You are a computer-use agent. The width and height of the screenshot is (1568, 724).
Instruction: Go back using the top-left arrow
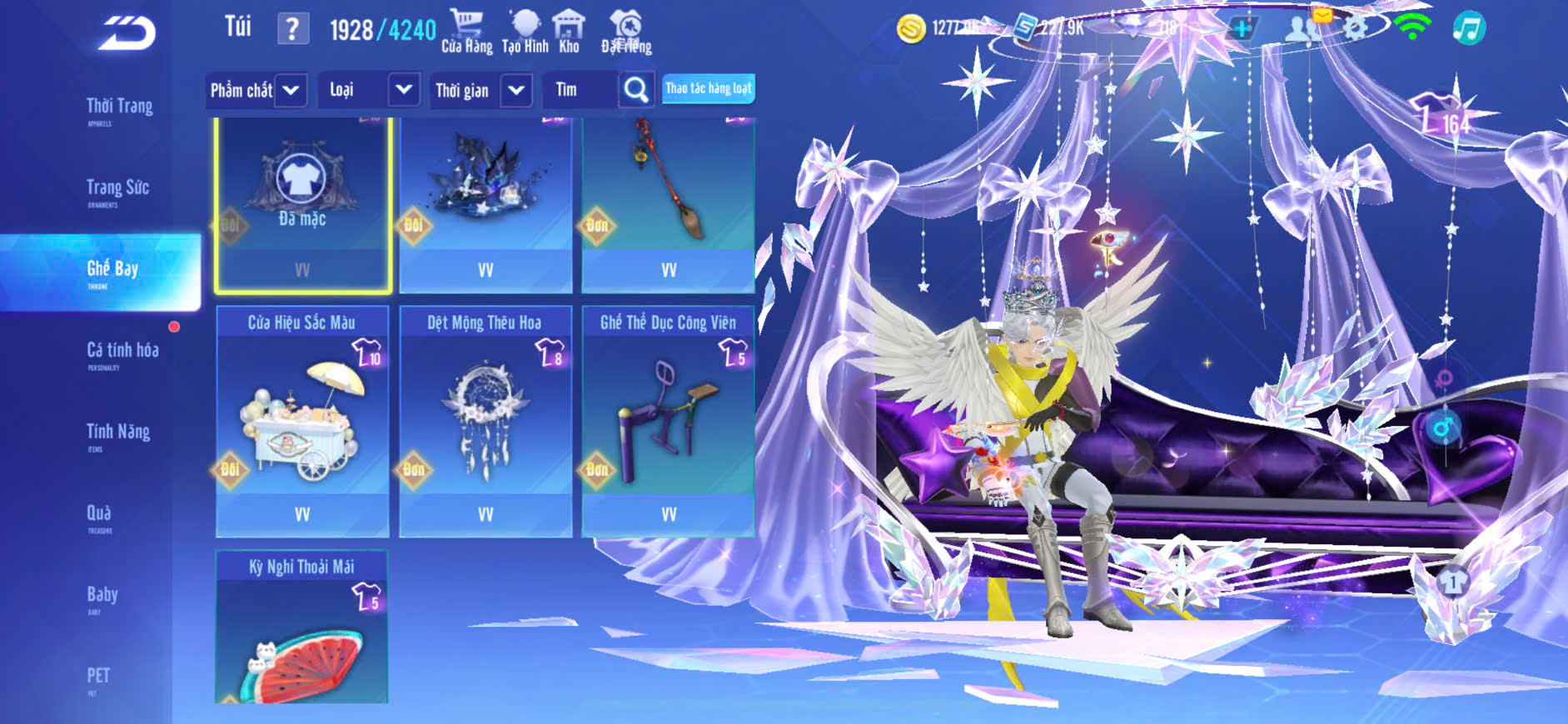coord(127,33)
